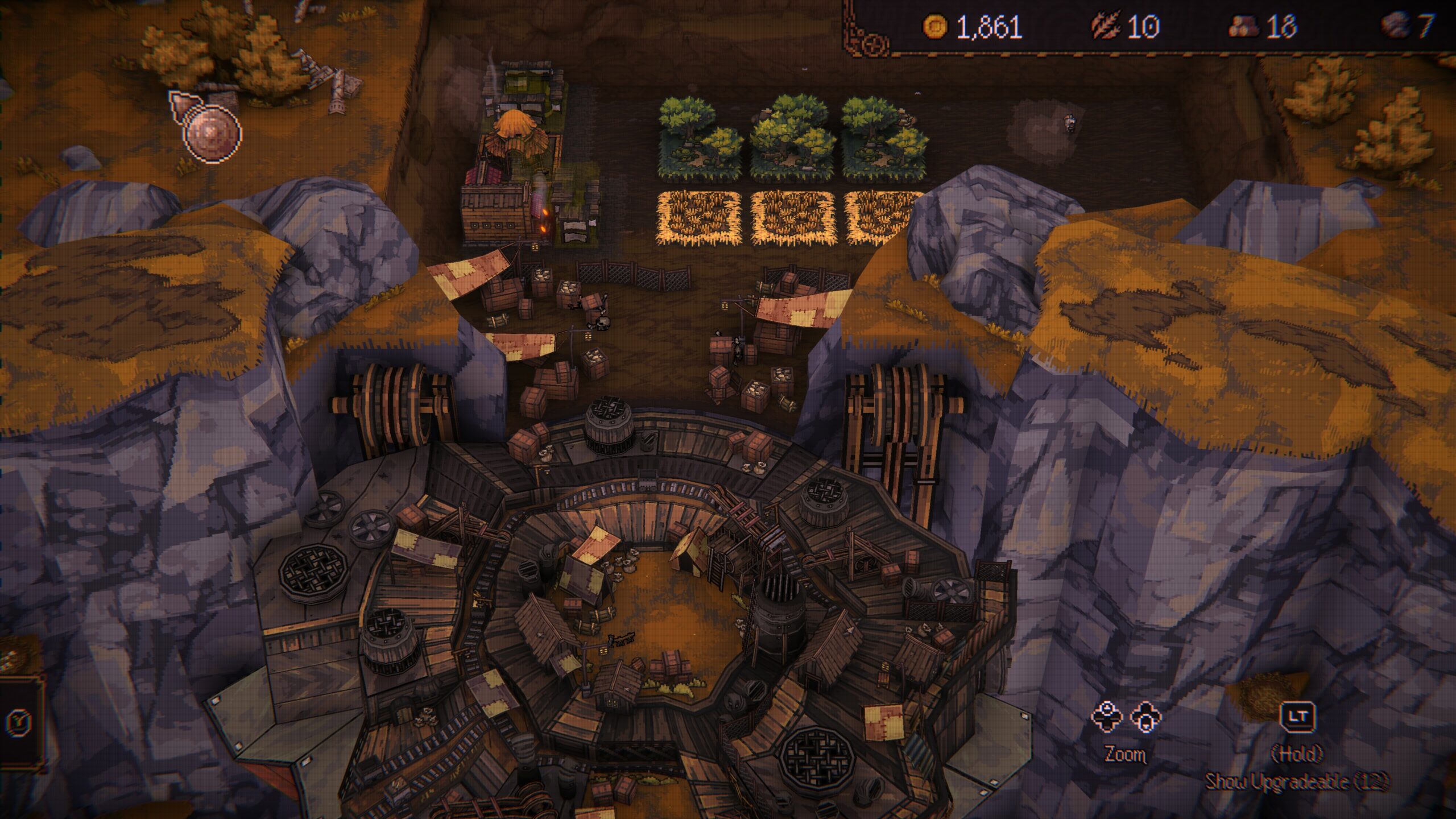Screen dimensions: 1456x819
Task: Select the round shield pointer marker
Action: tap(210, 133)
